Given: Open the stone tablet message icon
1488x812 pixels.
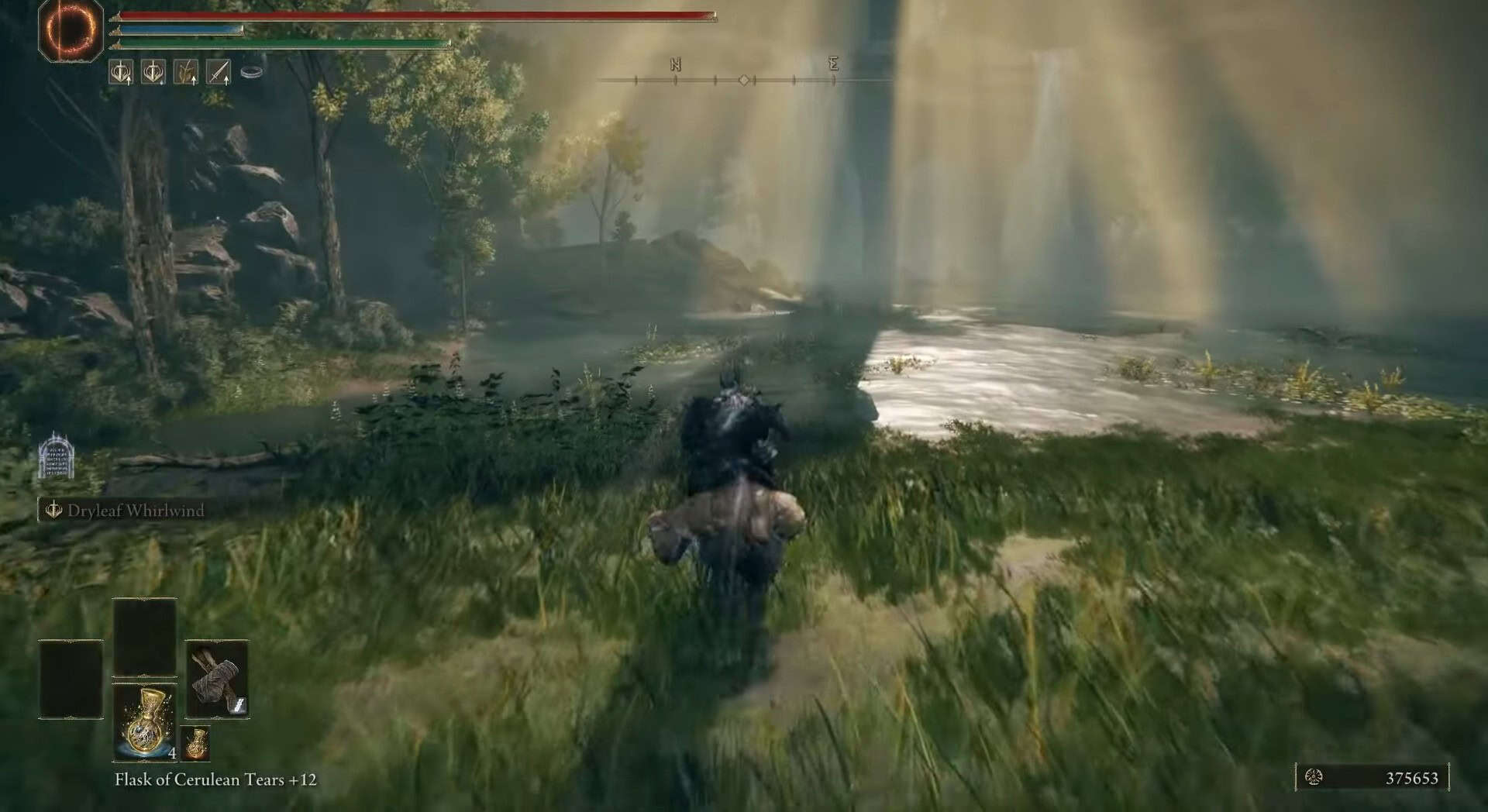Looking at the screenshot, I should click(57, 457).
